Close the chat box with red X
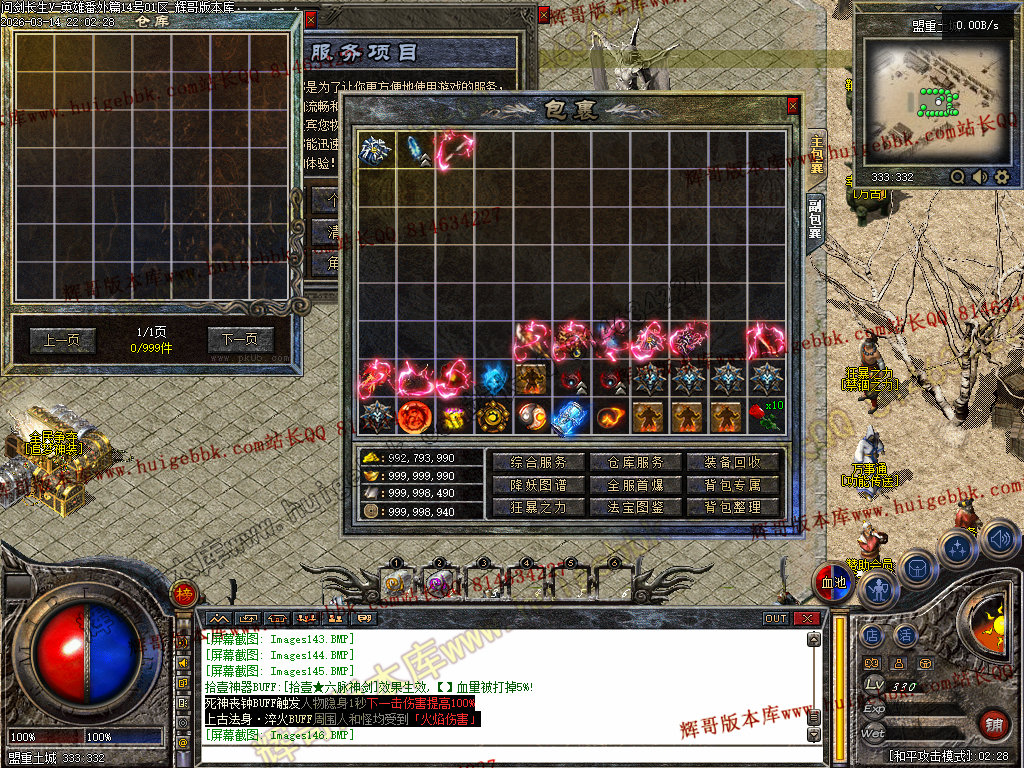 (x=806, y=618)
